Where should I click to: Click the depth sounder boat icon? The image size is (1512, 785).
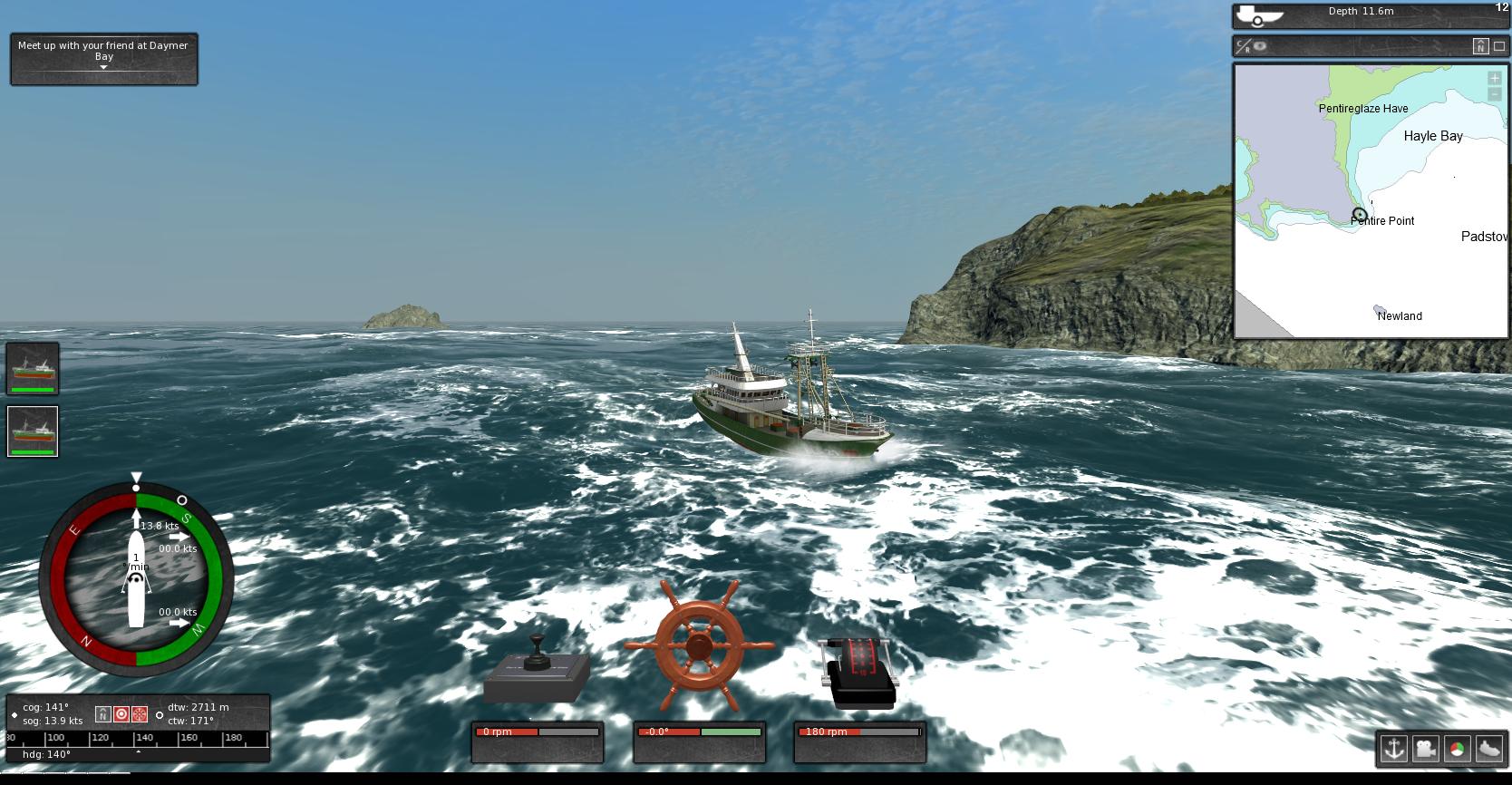[1258, 14]
